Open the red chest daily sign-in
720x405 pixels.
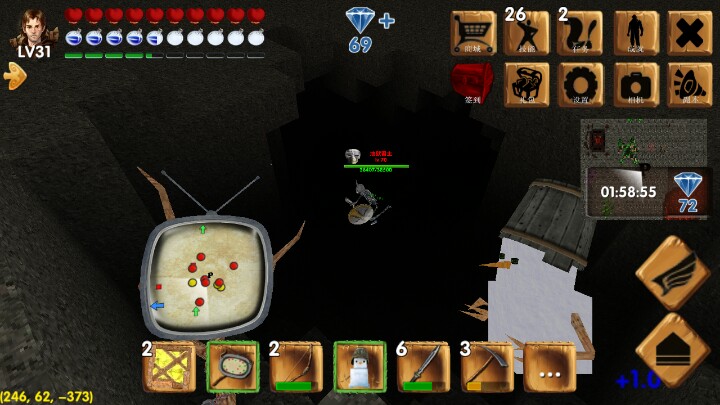(473, 84)
